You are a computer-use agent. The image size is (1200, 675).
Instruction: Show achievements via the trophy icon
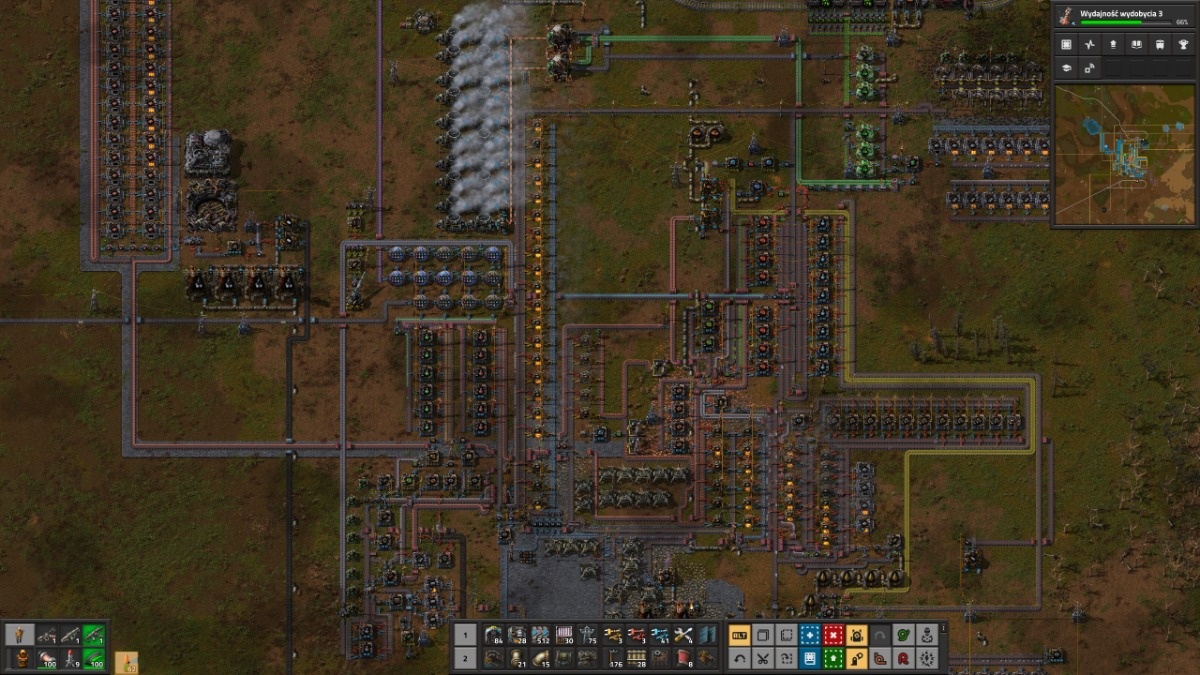(x=1183, y=45)
